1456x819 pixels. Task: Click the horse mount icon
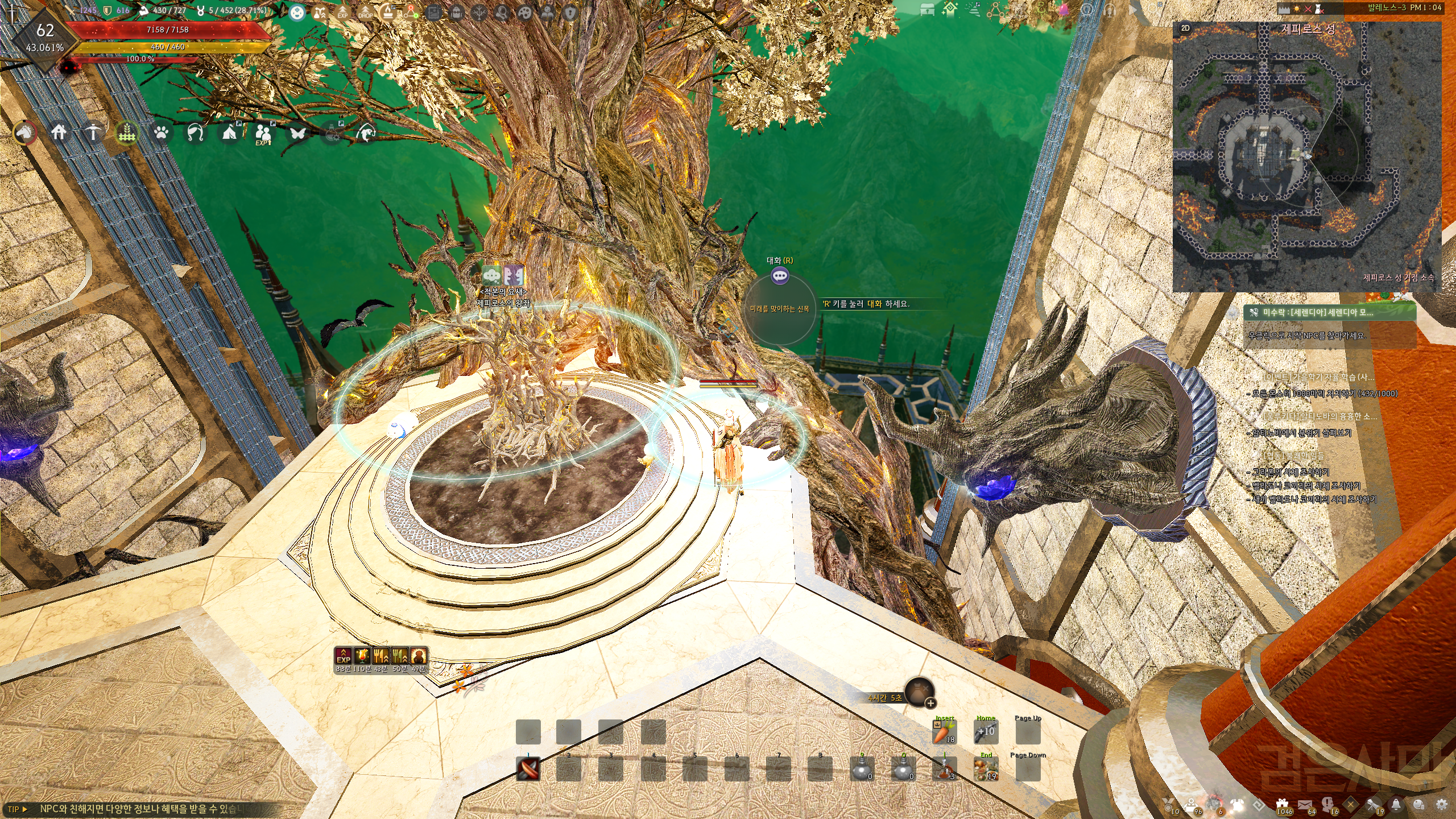[25, 133]
